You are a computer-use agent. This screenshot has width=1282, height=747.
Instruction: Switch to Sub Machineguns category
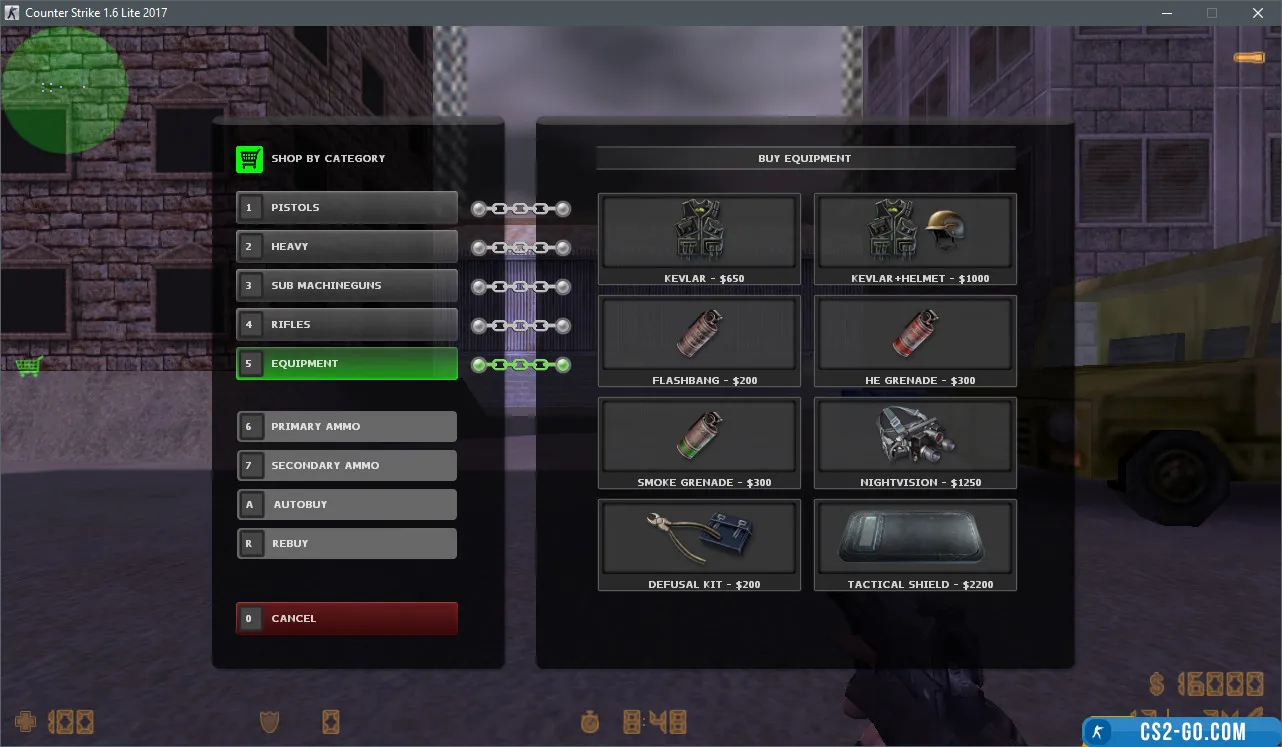coord(347,285)
